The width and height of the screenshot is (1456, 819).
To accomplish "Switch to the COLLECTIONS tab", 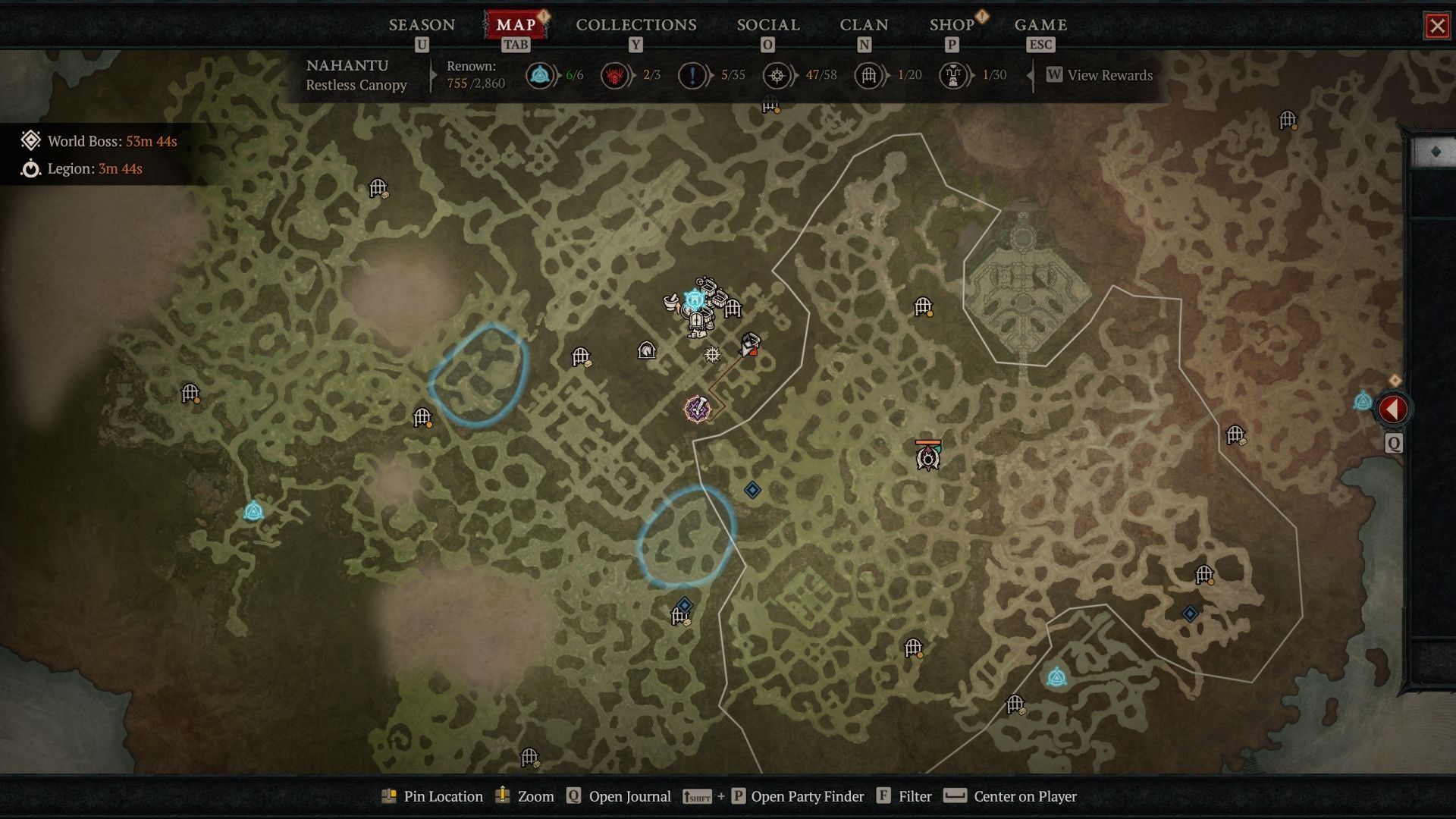I will 635,24.
